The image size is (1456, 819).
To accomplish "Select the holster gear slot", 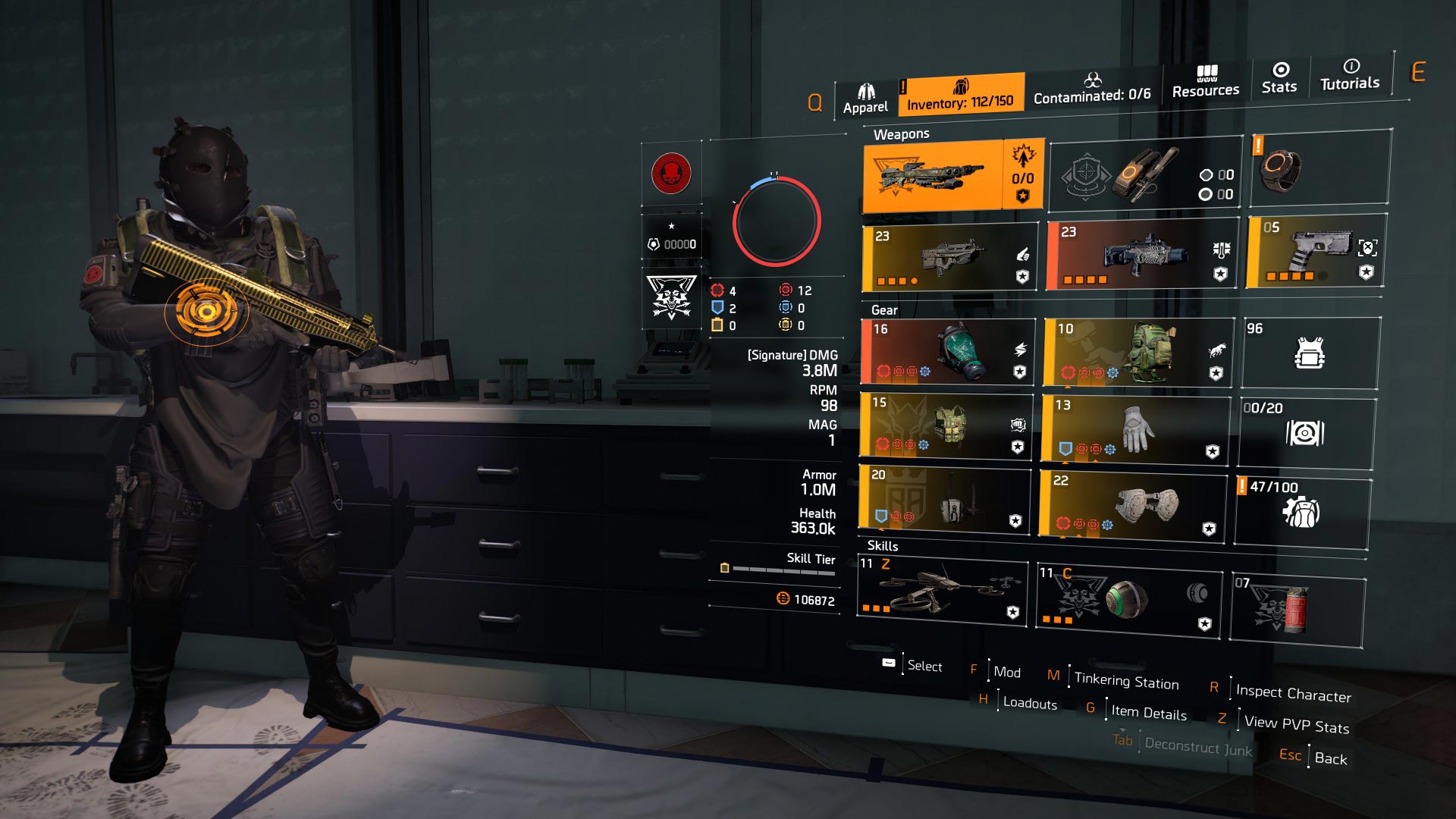I will click(944, 499).
